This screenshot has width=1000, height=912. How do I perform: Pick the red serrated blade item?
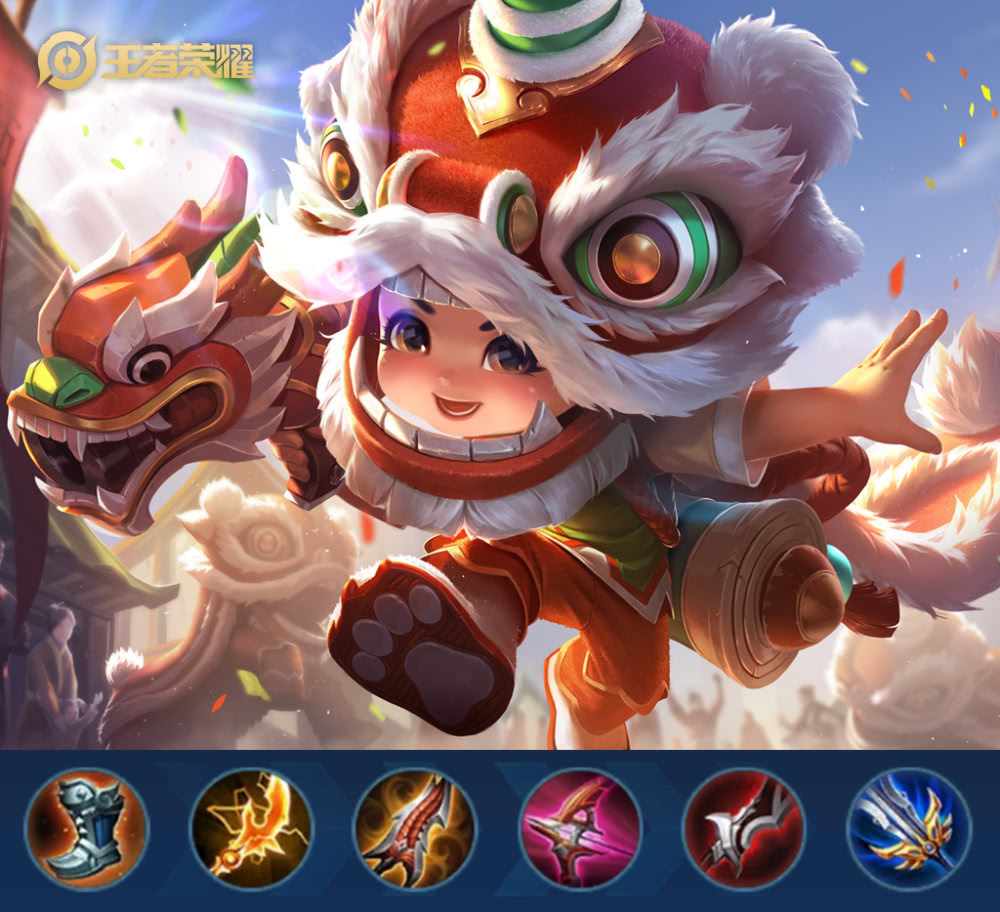point(415,829)
